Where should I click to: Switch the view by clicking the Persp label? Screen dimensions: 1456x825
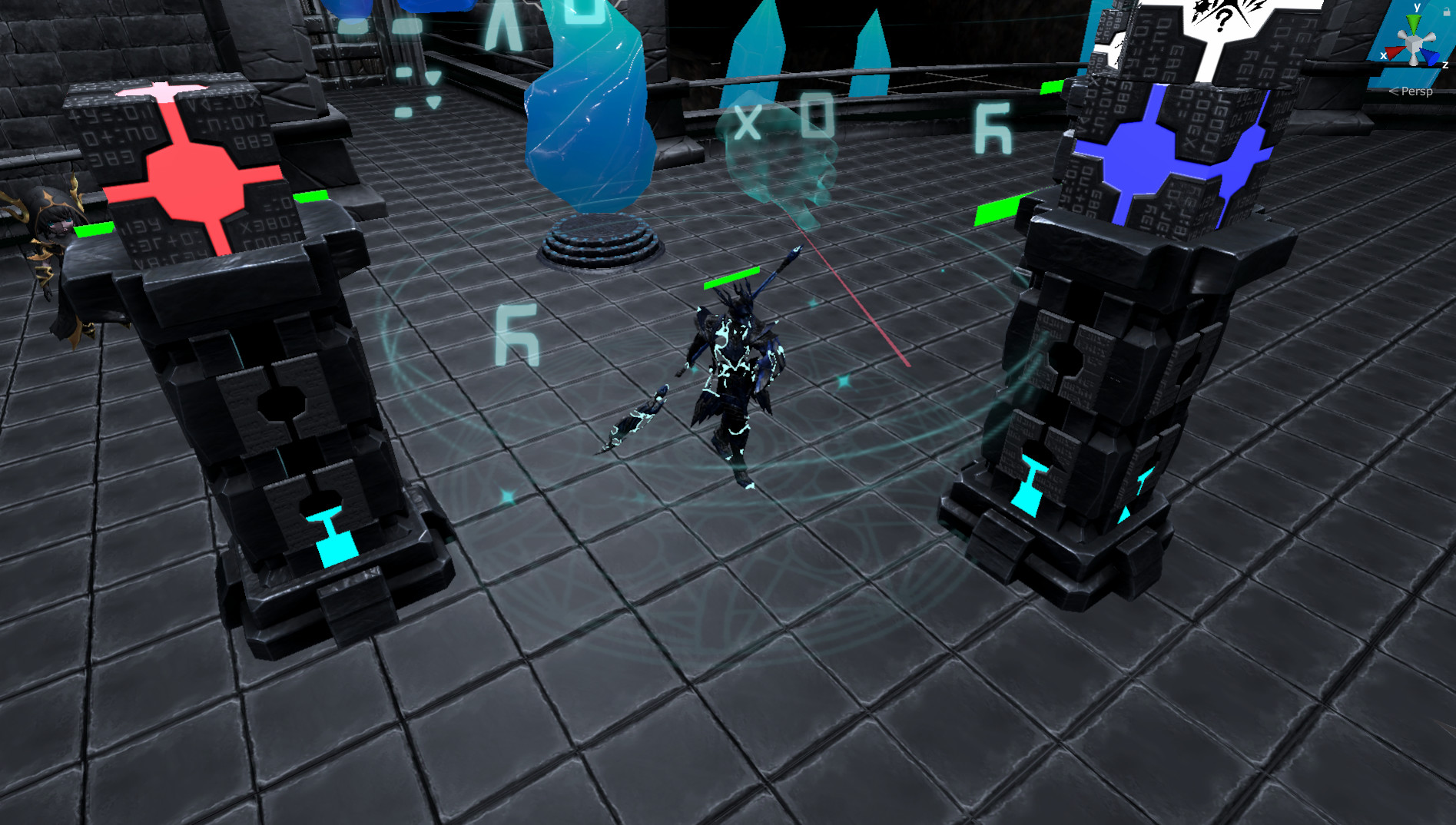1417,91
